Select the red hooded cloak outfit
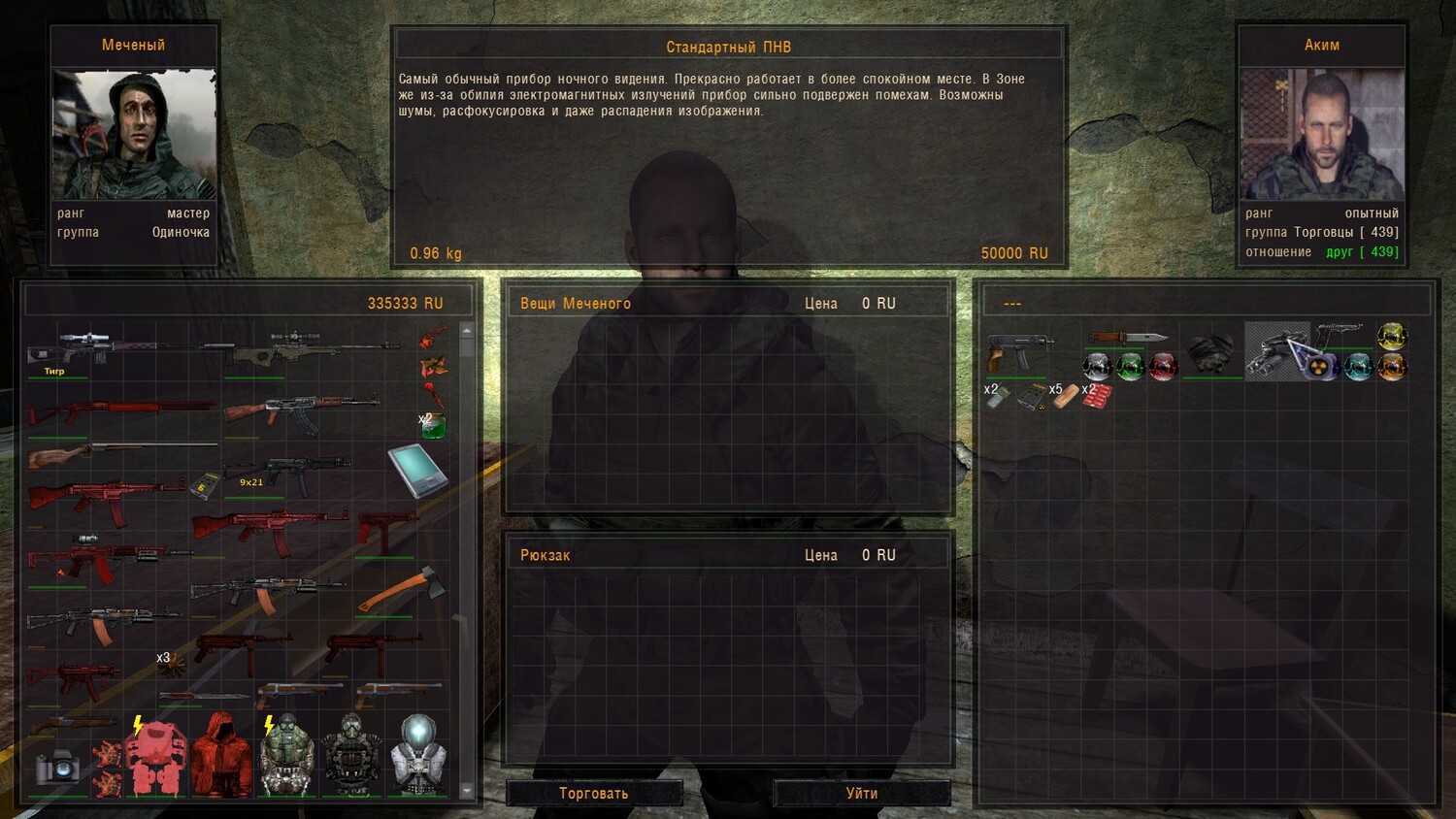This screenshot has width=1456, height=819. coord(221,756)
